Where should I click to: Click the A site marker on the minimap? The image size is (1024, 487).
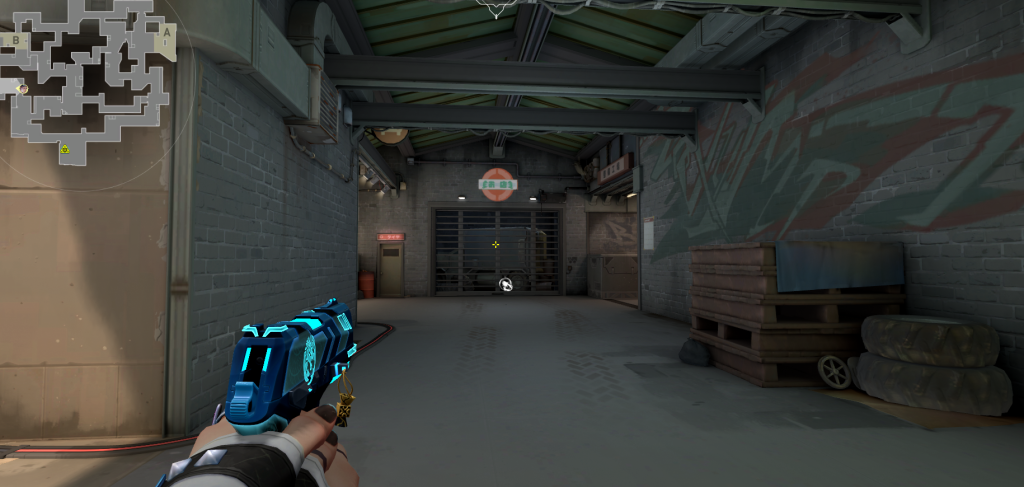[x=166, y=30]
